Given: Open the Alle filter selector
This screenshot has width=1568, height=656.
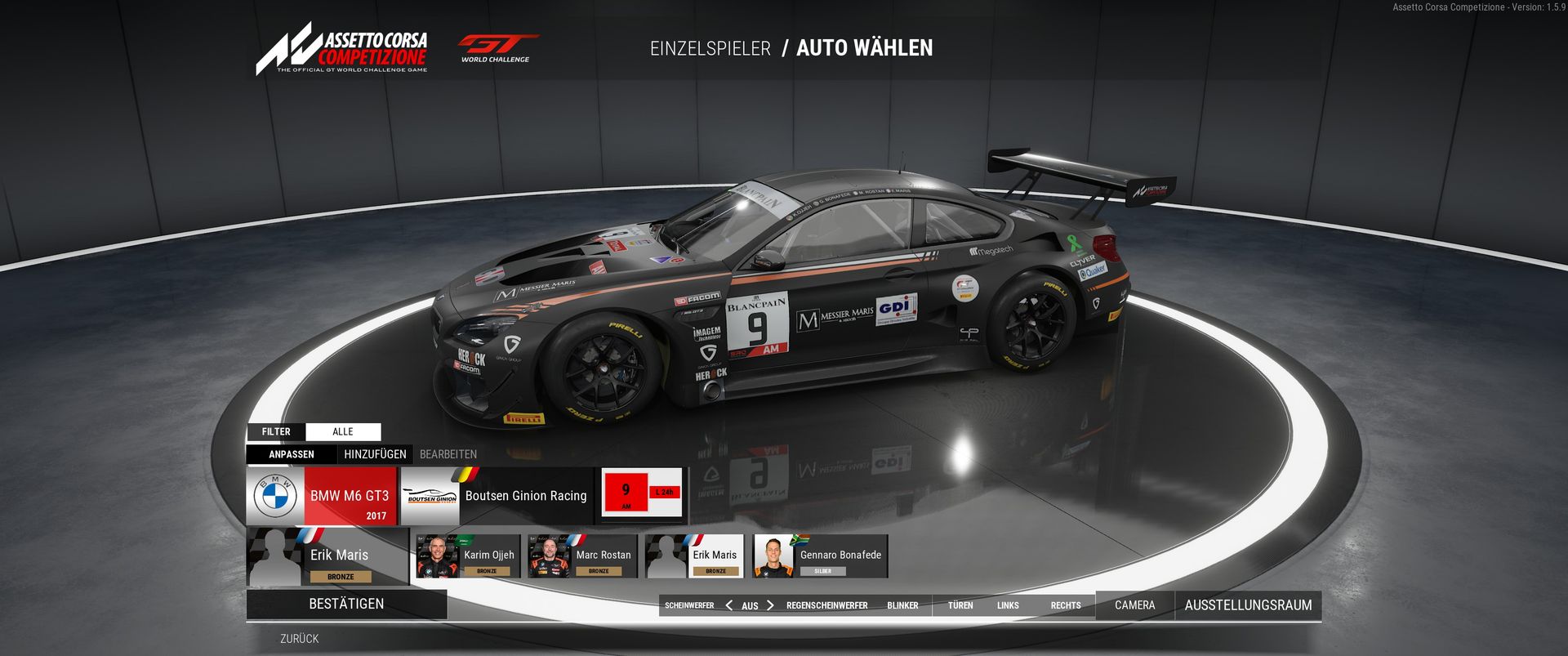Looking at the screenshot, I should (x=343, y=431).
